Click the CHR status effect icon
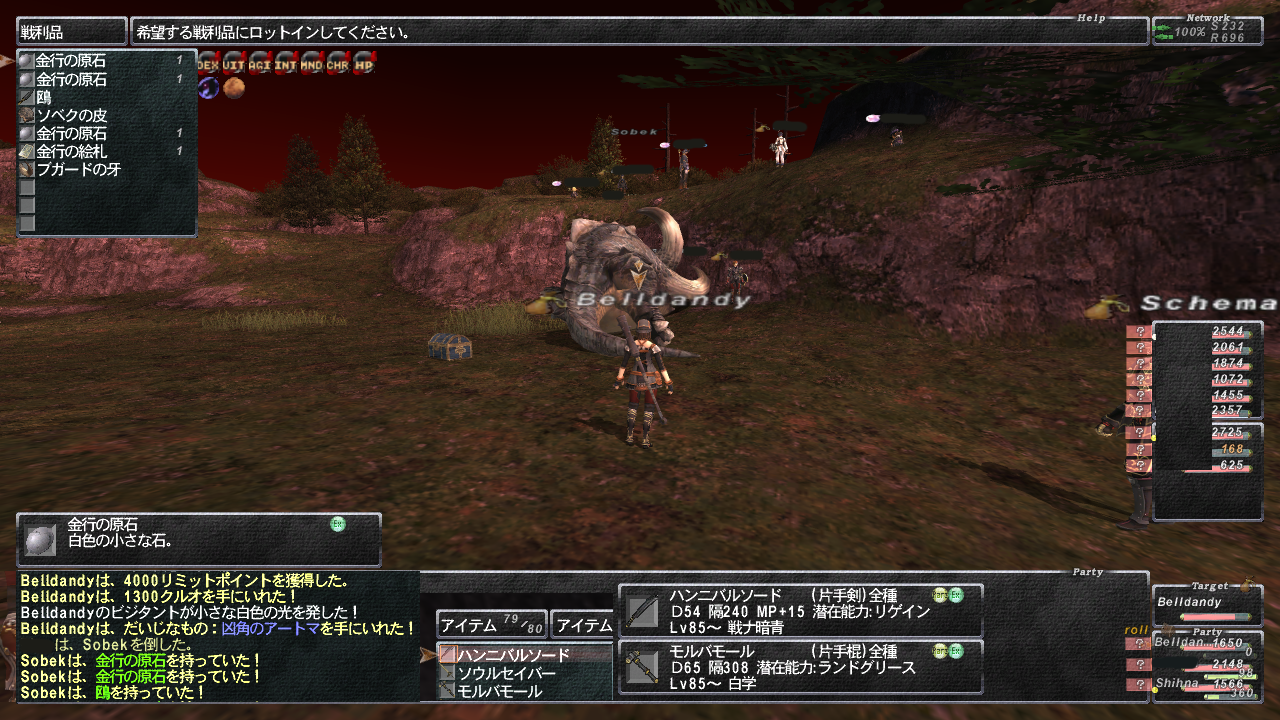The width and height of the screenshot is (1280, 720). point(338,65)
